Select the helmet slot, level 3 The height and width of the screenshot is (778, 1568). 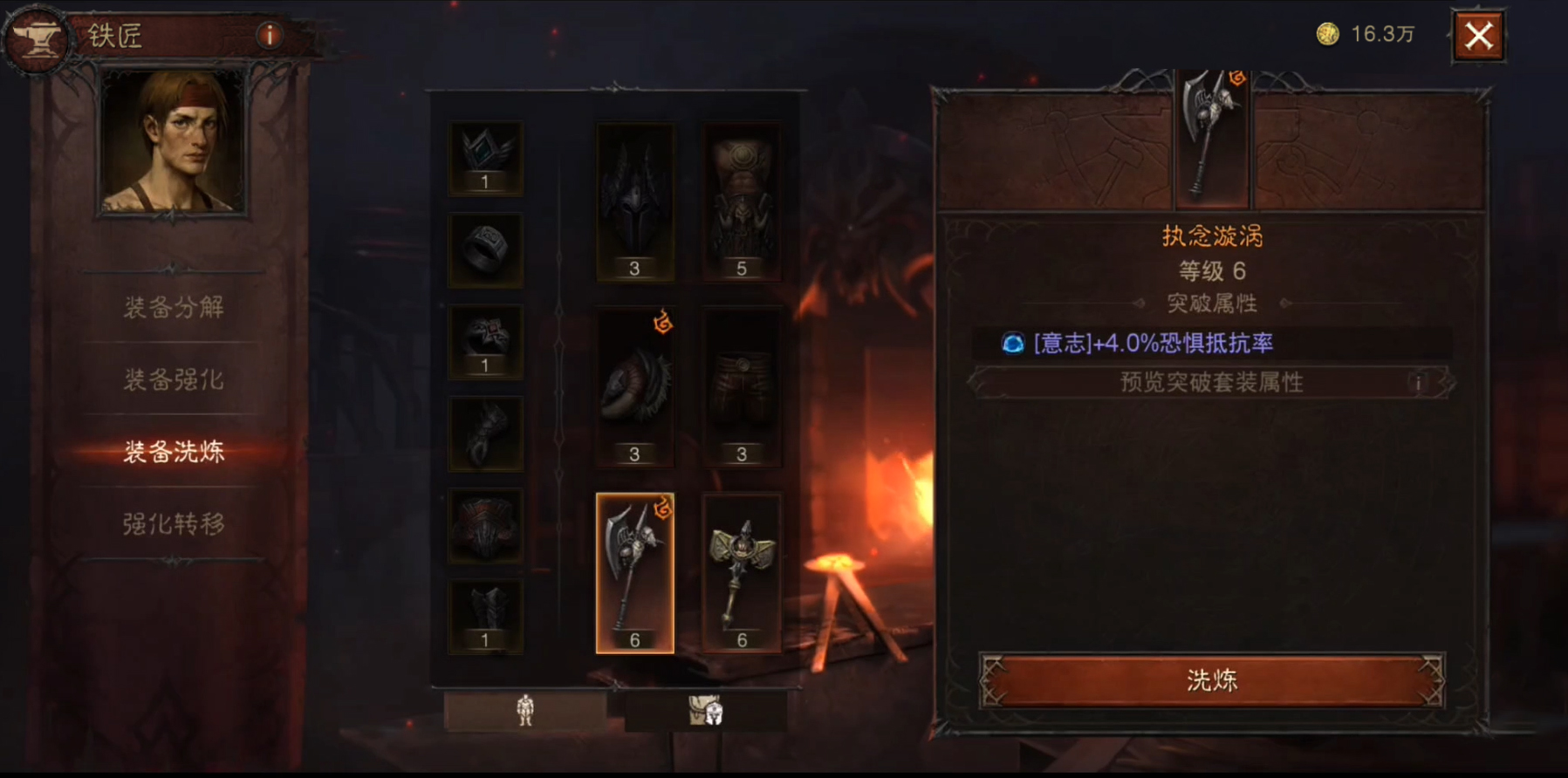tap(634, 201)
